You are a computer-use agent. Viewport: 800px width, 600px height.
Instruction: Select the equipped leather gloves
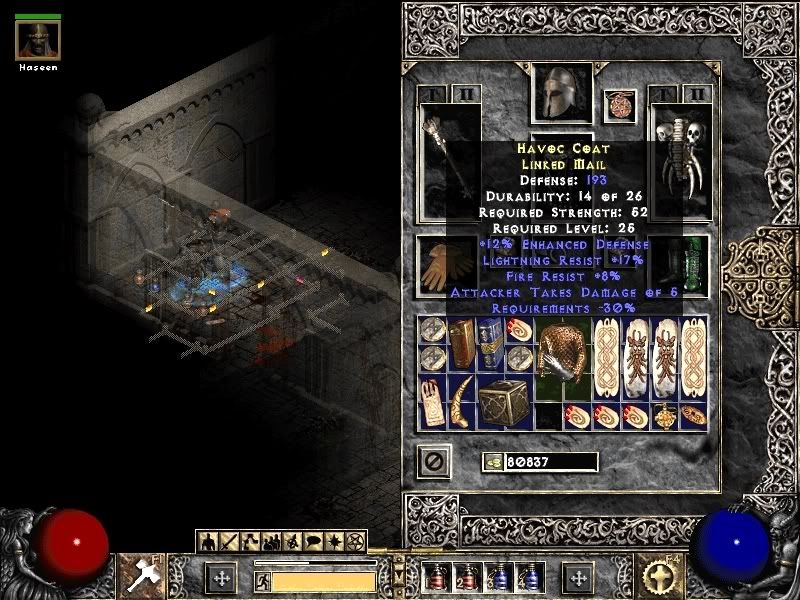coord(436,266)
